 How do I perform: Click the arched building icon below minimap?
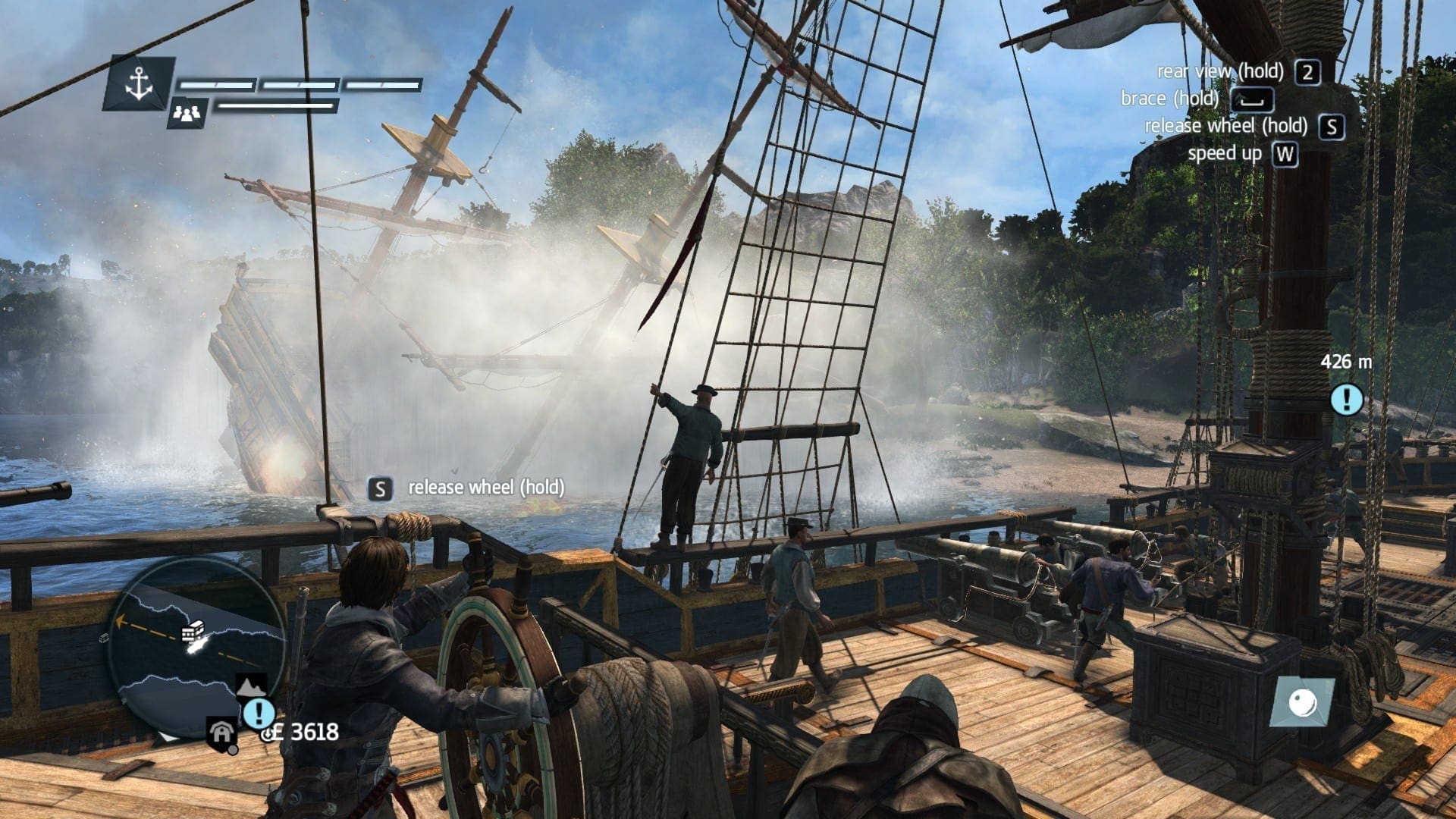click(221, 733)
